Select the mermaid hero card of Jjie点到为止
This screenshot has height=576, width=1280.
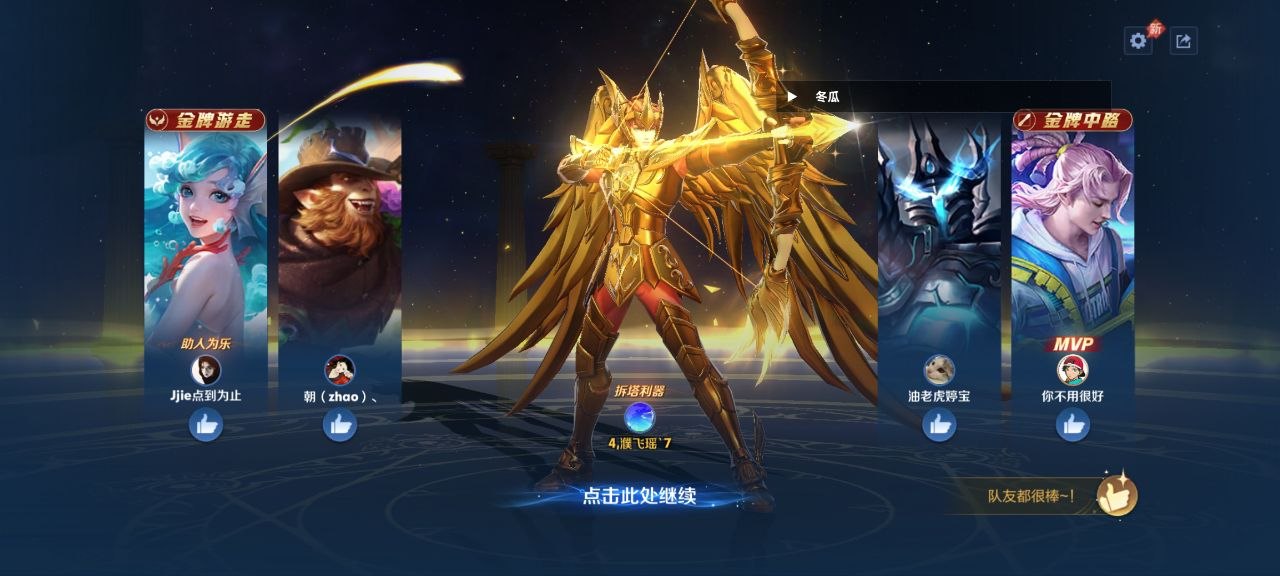pyautogui.click(x=205, y=230)
